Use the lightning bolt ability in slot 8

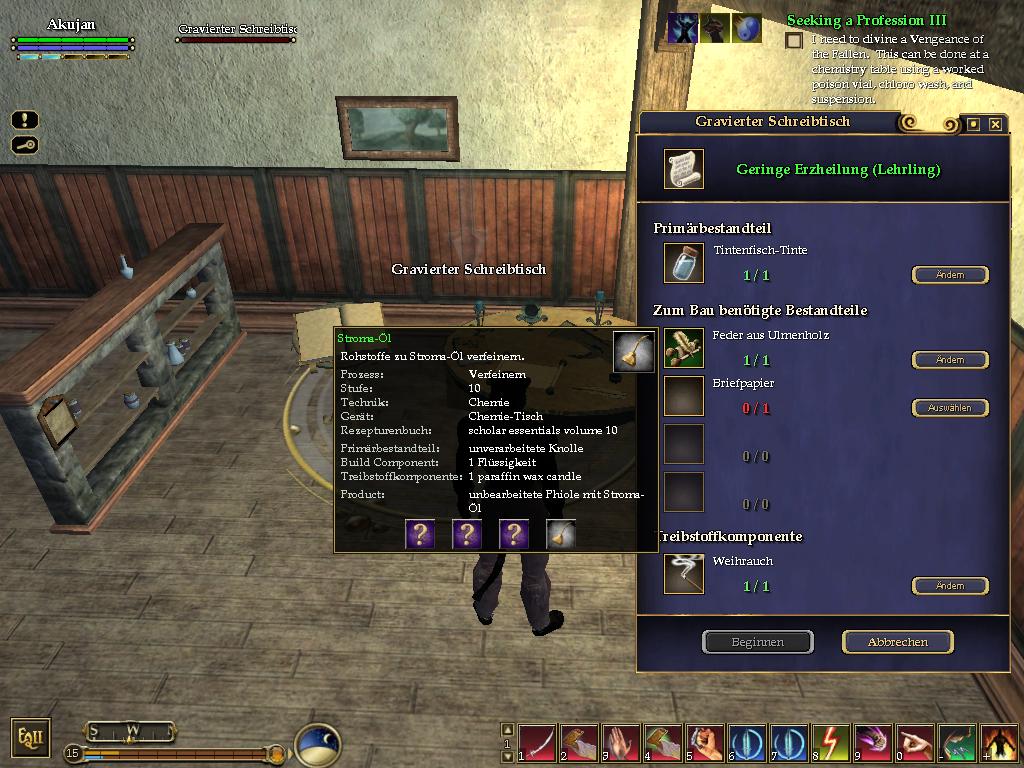click(x=831, y=743)
